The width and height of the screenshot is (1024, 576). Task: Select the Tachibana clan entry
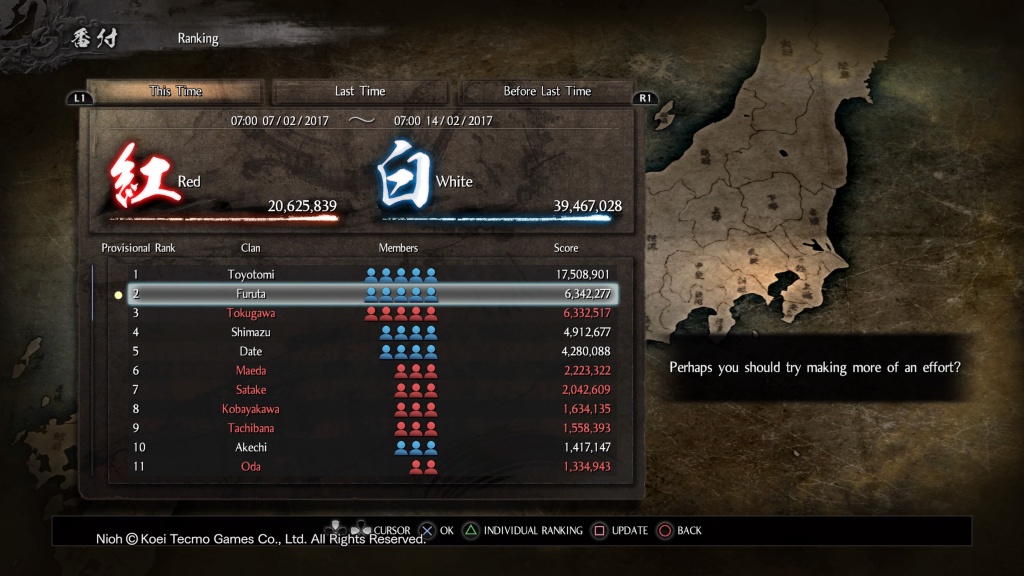(370, 428)
